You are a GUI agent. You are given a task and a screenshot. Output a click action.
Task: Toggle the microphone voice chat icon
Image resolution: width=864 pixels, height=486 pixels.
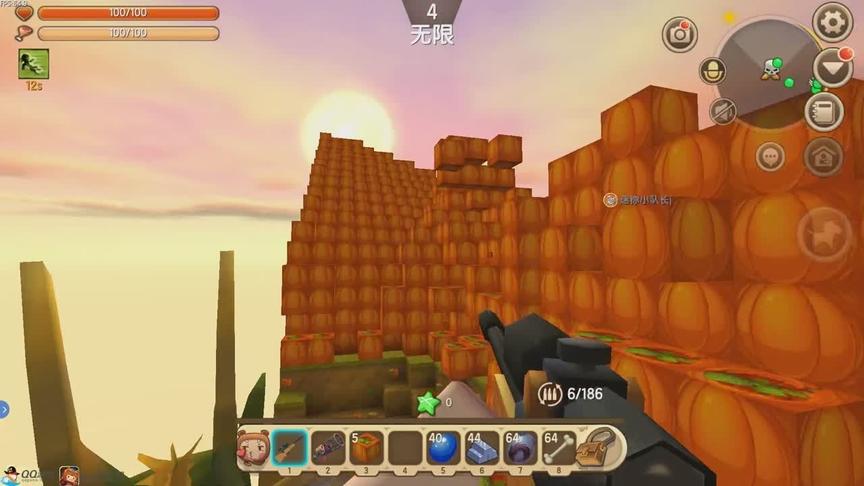pyautogui.click(x=712, y=72)
